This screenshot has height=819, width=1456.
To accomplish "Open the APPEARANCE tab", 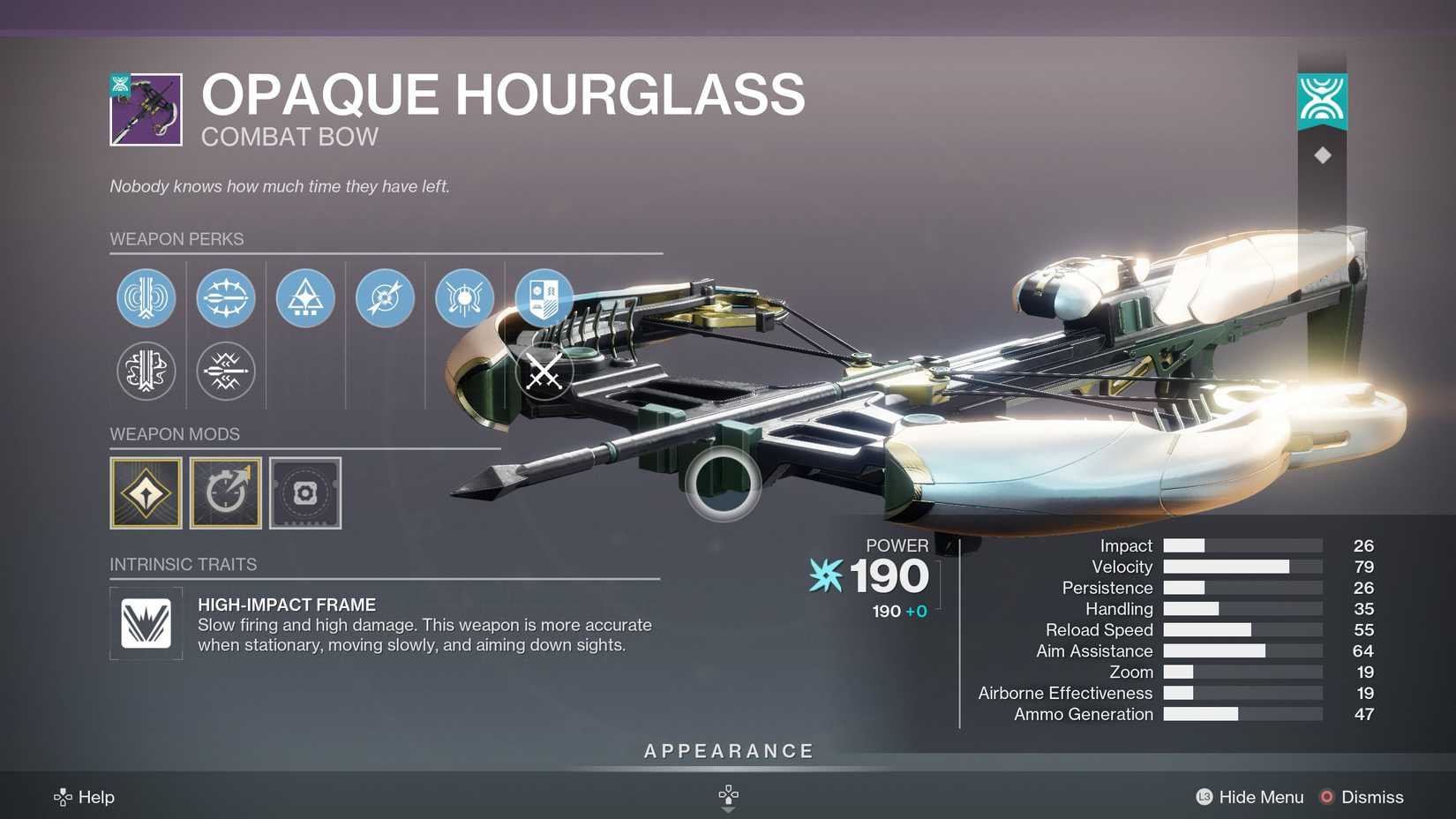I will 727,751.
